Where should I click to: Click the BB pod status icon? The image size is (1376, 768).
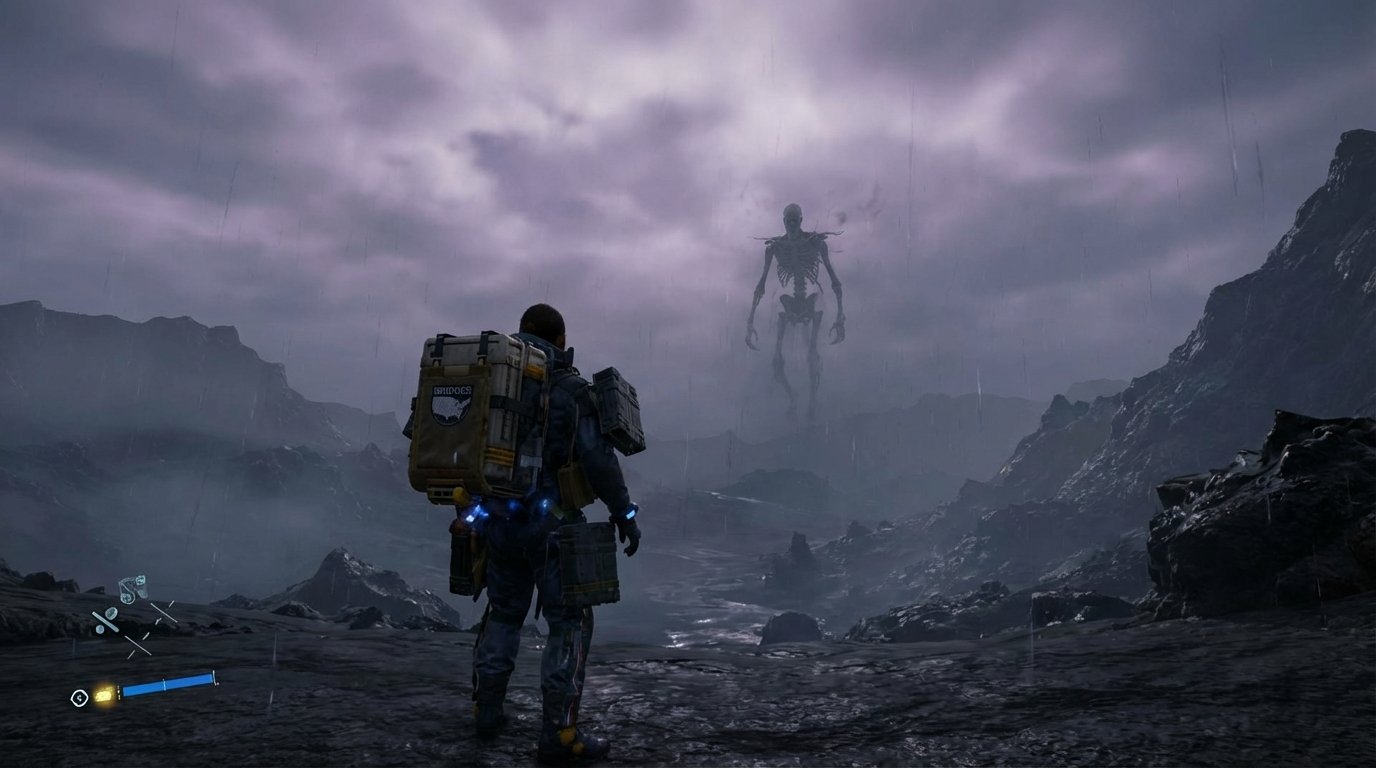[132, 589]
